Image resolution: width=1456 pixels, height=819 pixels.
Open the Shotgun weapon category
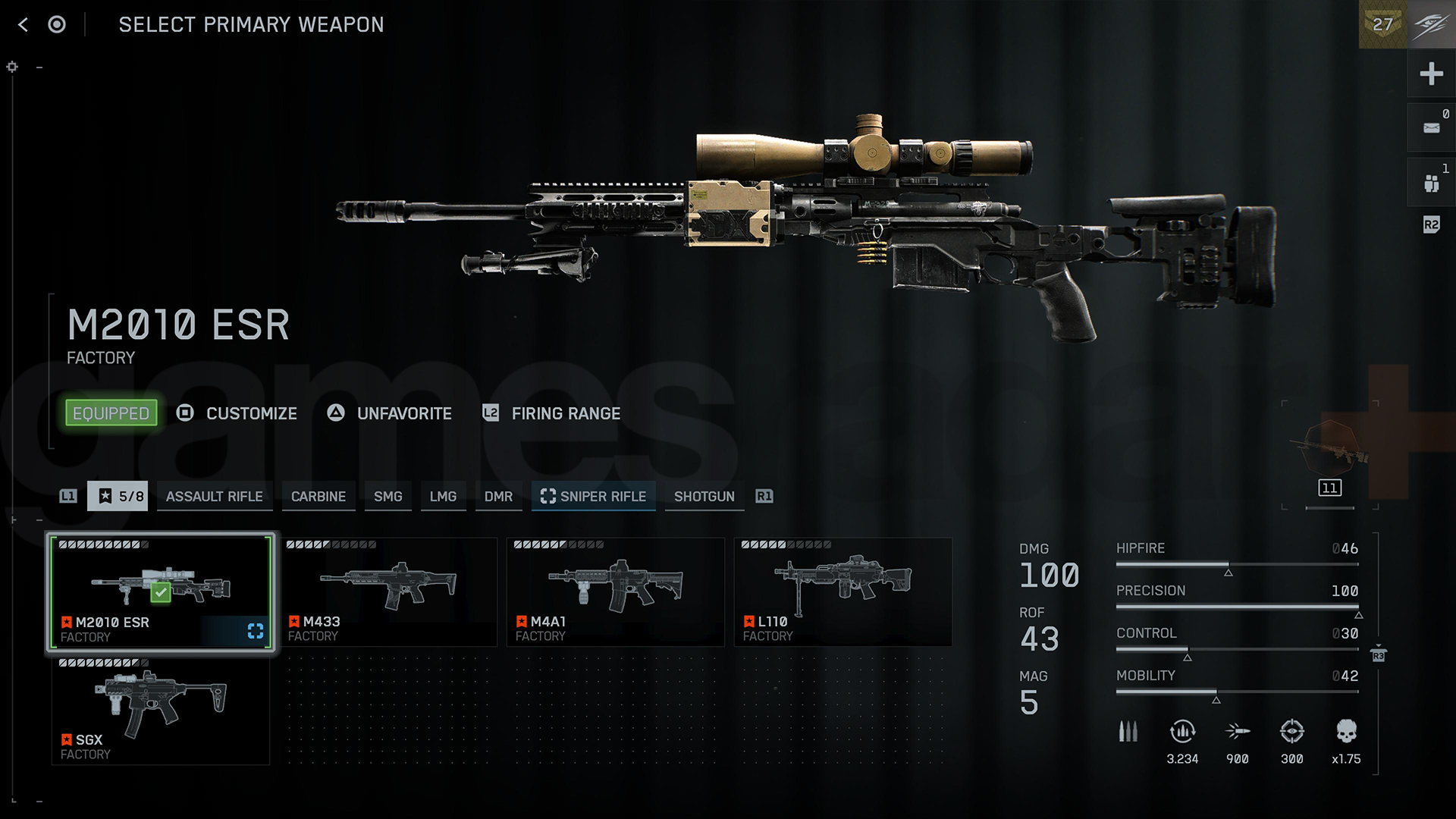click(704, 496)
